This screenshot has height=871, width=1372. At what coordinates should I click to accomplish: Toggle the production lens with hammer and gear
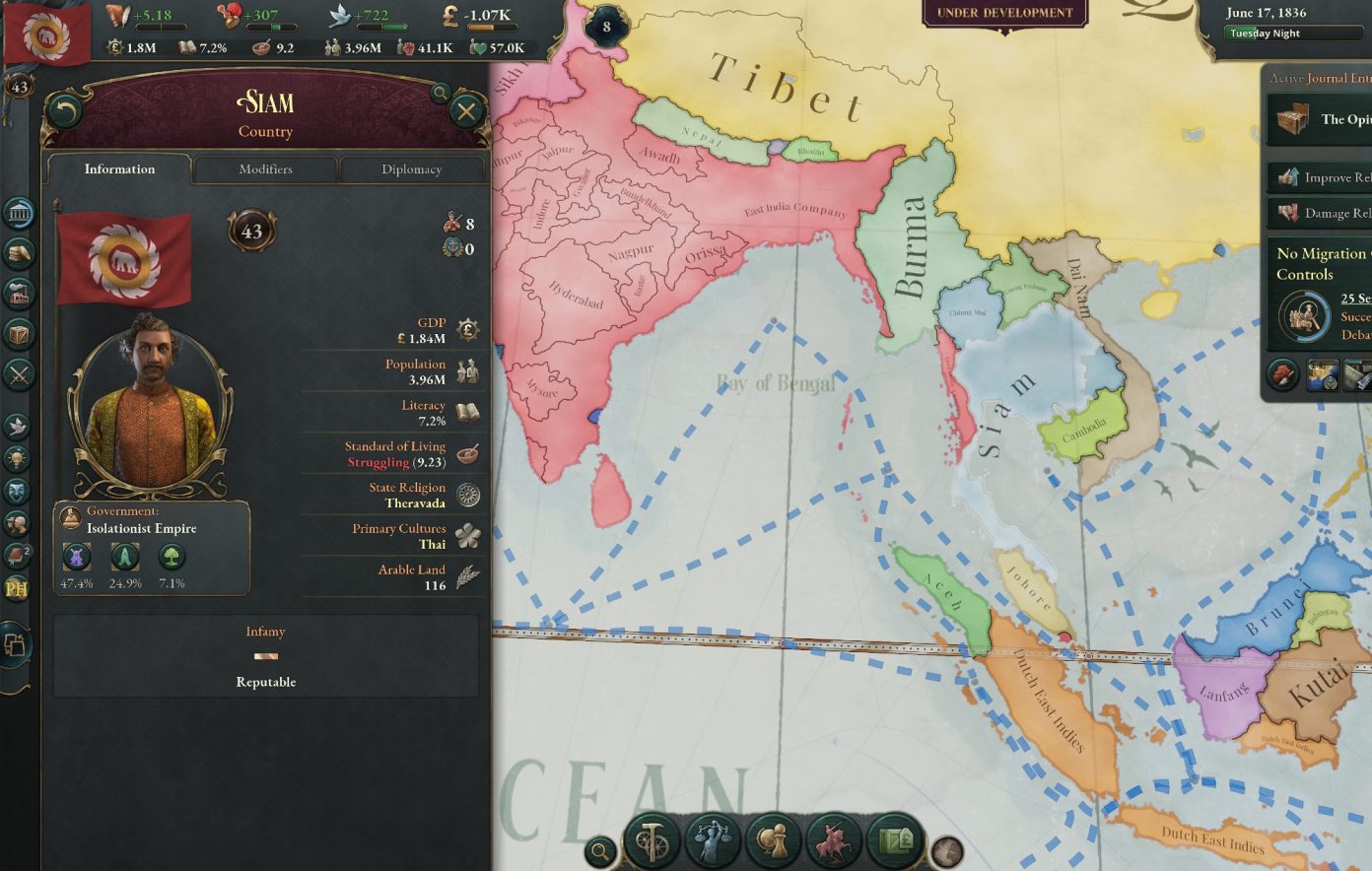[x=651, y=841]
